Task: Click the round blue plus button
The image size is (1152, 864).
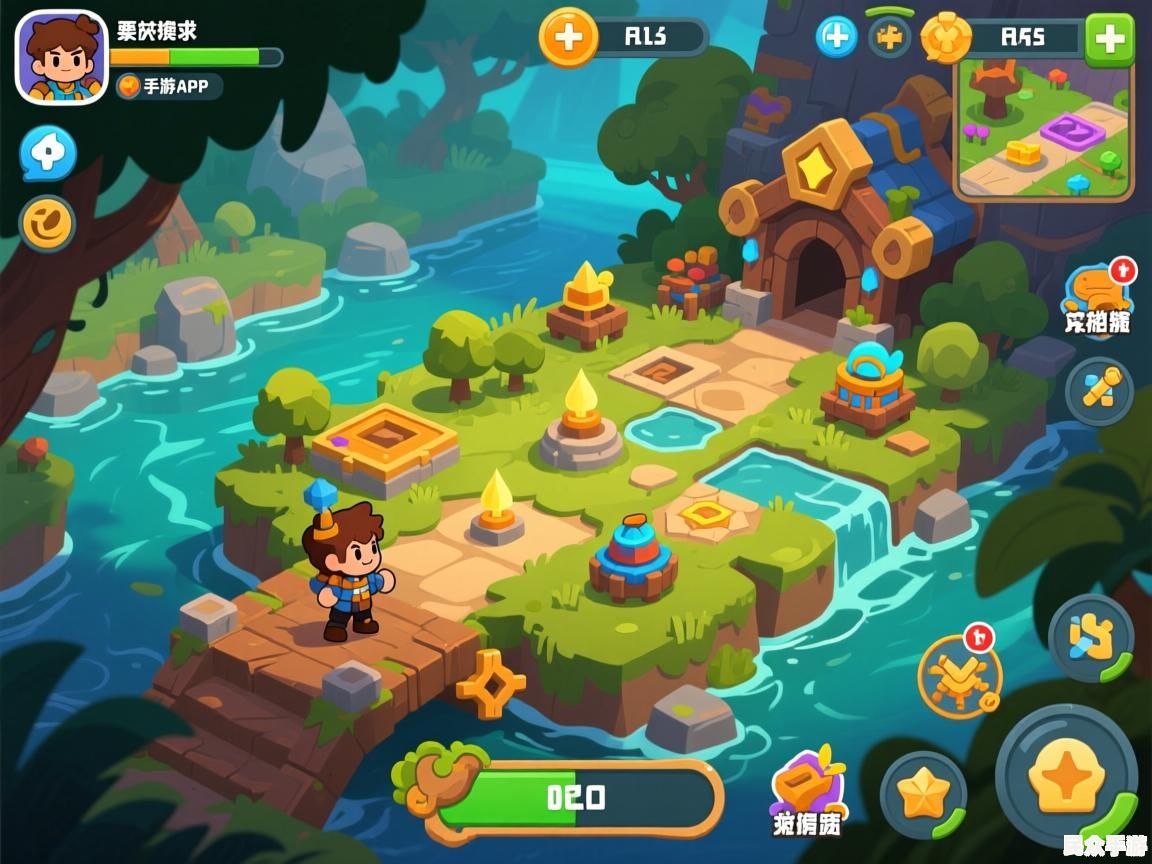Action: click(x=837, y=38)
